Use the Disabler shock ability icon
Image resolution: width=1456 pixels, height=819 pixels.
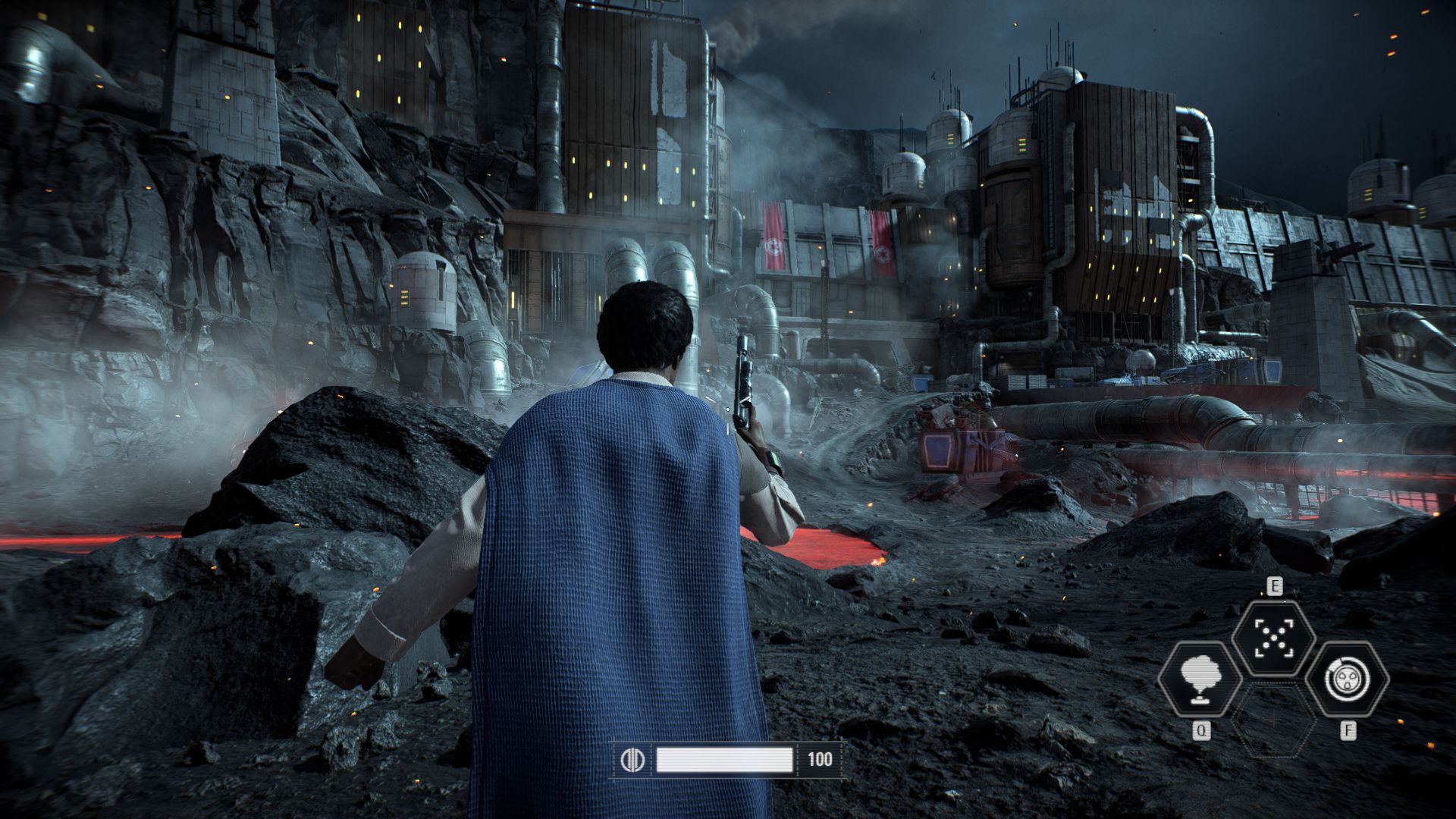pos(1347,679)
